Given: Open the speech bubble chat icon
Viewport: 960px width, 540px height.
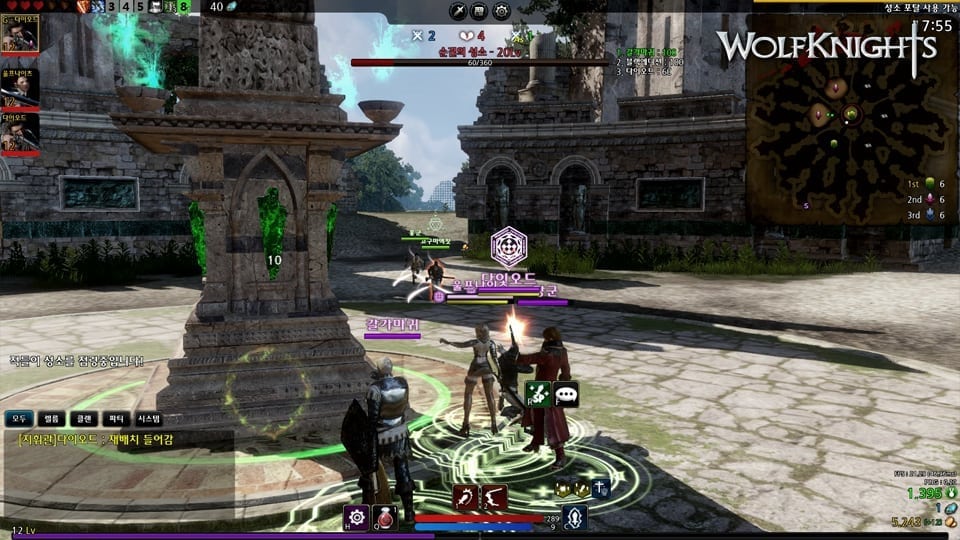Looking at the screenshot, I should click(x=567, y=395).
